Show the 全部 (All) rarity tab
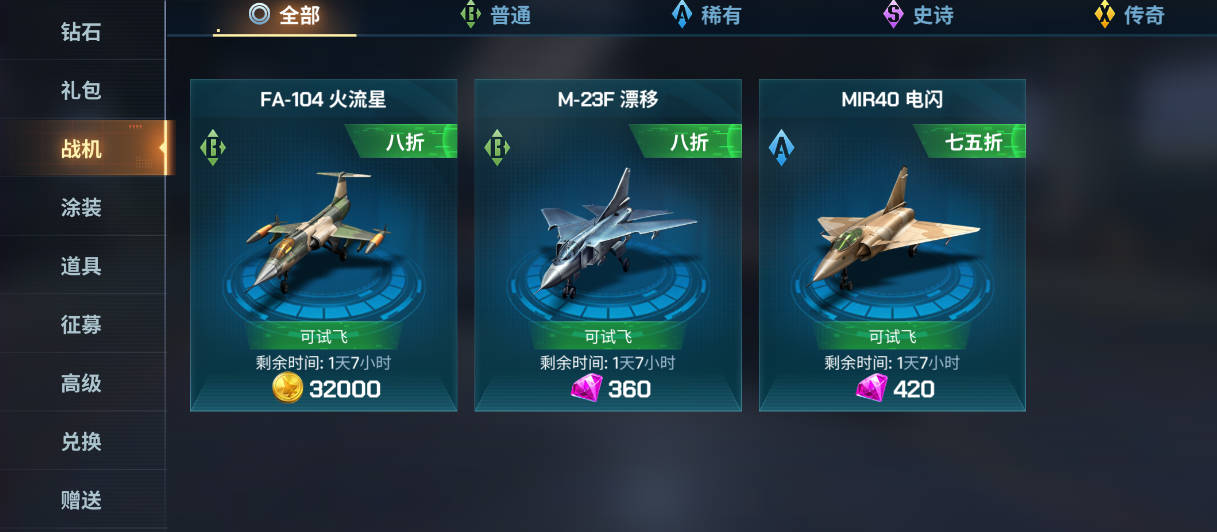The height and width of the screenshot is (532, 1217). click(285, 16)
